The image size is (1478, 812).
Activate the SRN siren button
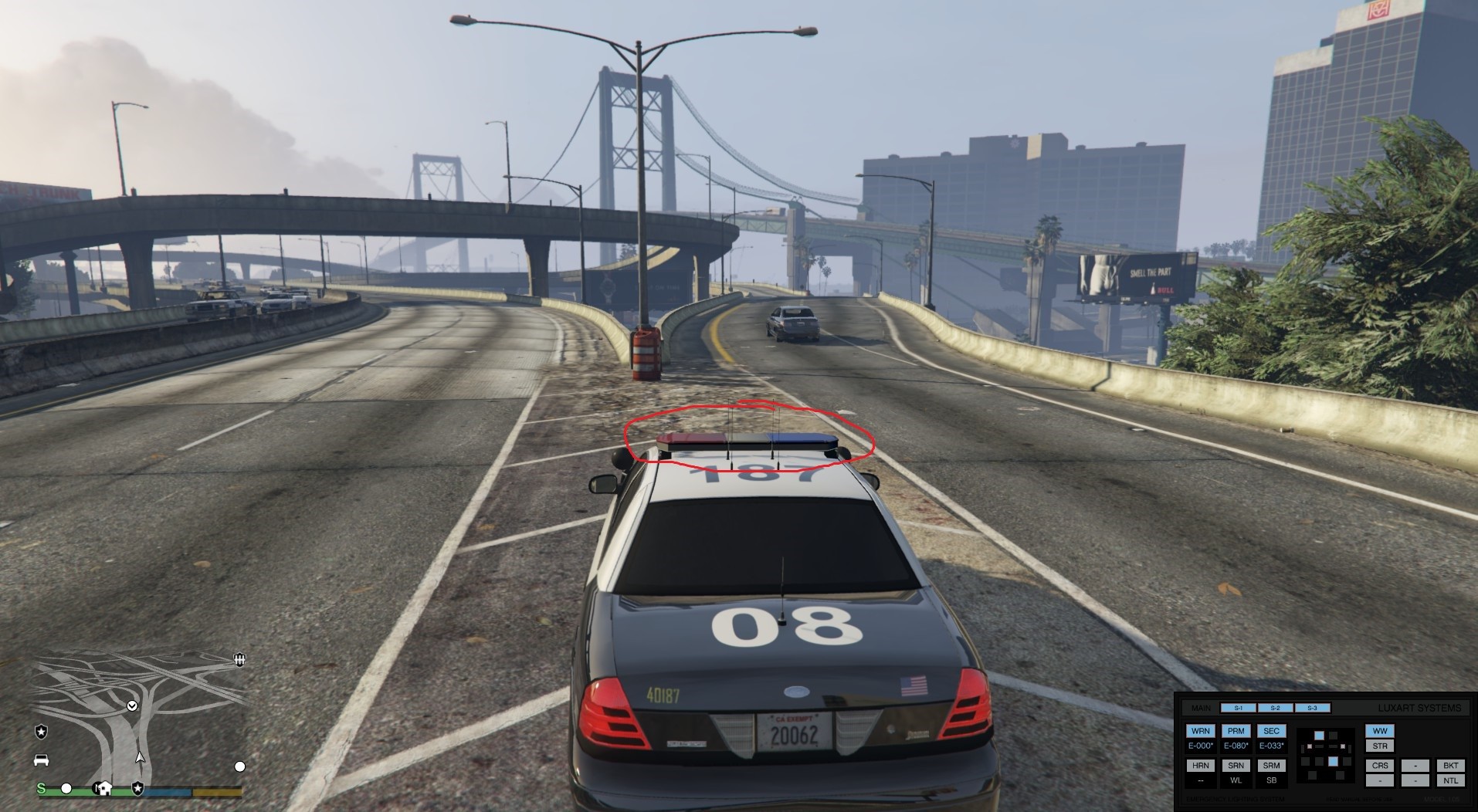pos(1236,766)
